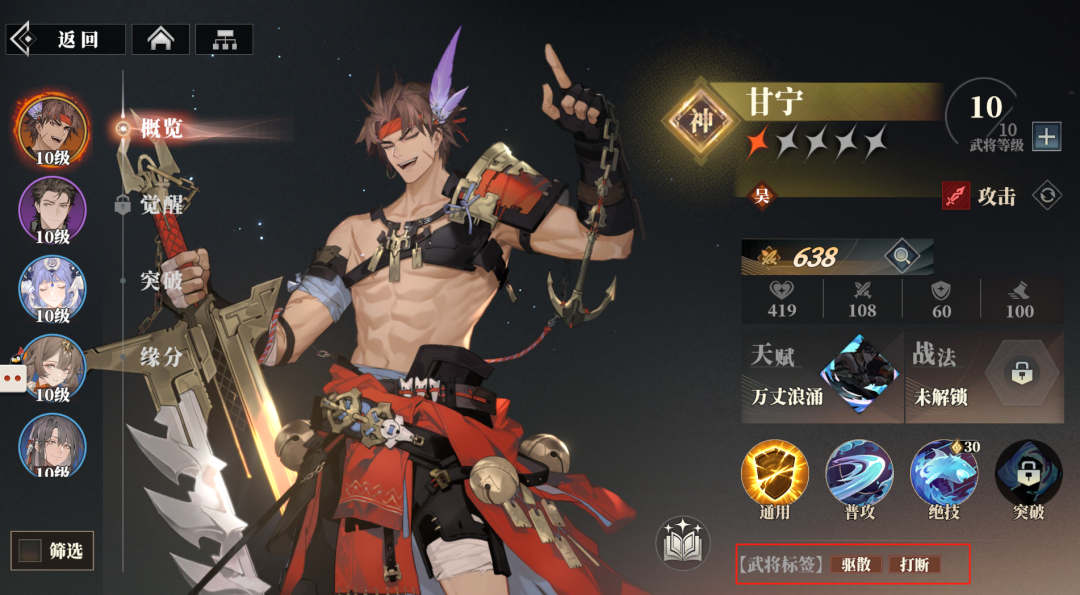Show the 绝技 skill icon
1080x595 pixels.
tap(943, 476)
